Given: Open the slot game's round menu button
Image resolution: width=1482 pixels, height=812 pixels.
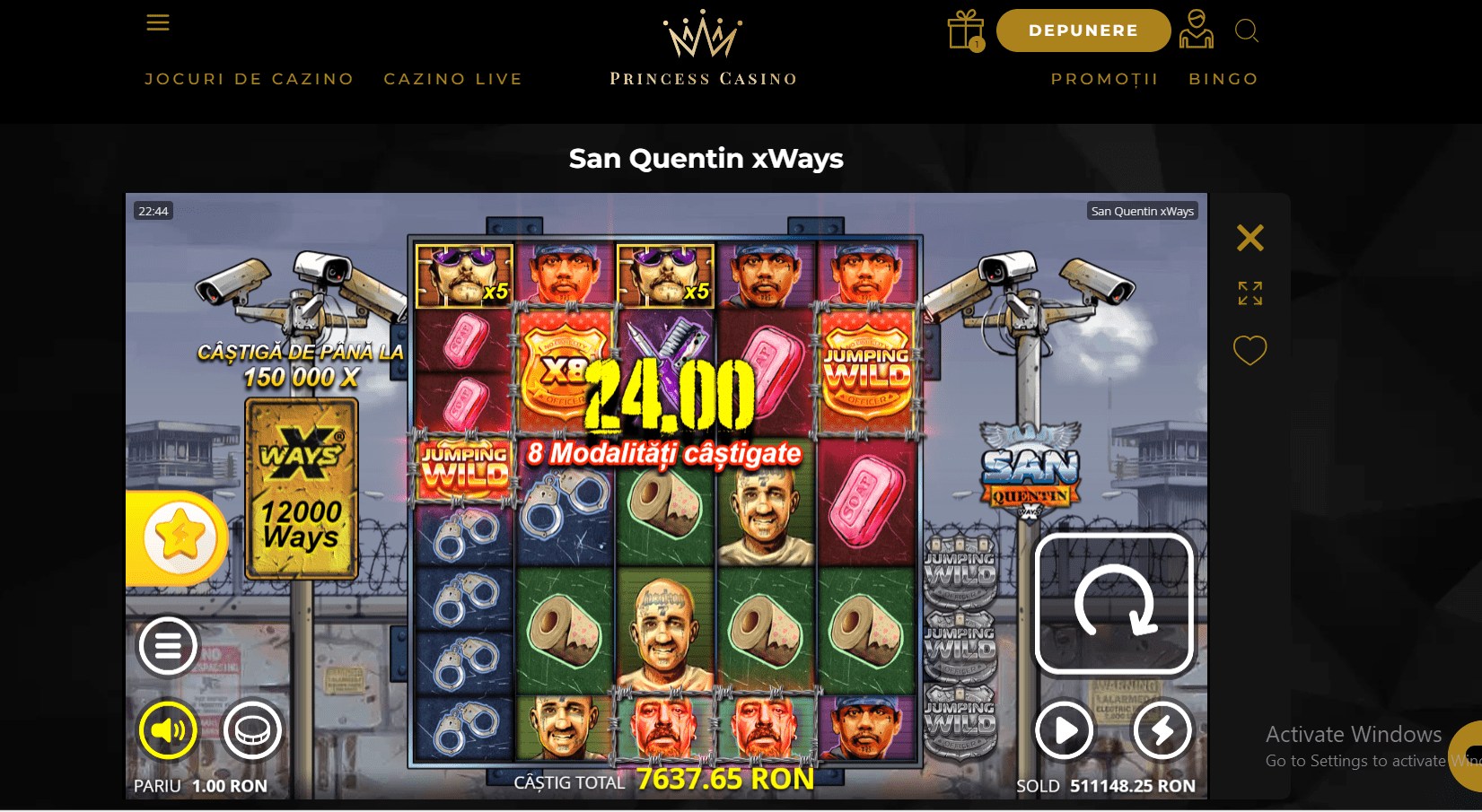Looking at the screenshot, I should click(x=168, y=645).
